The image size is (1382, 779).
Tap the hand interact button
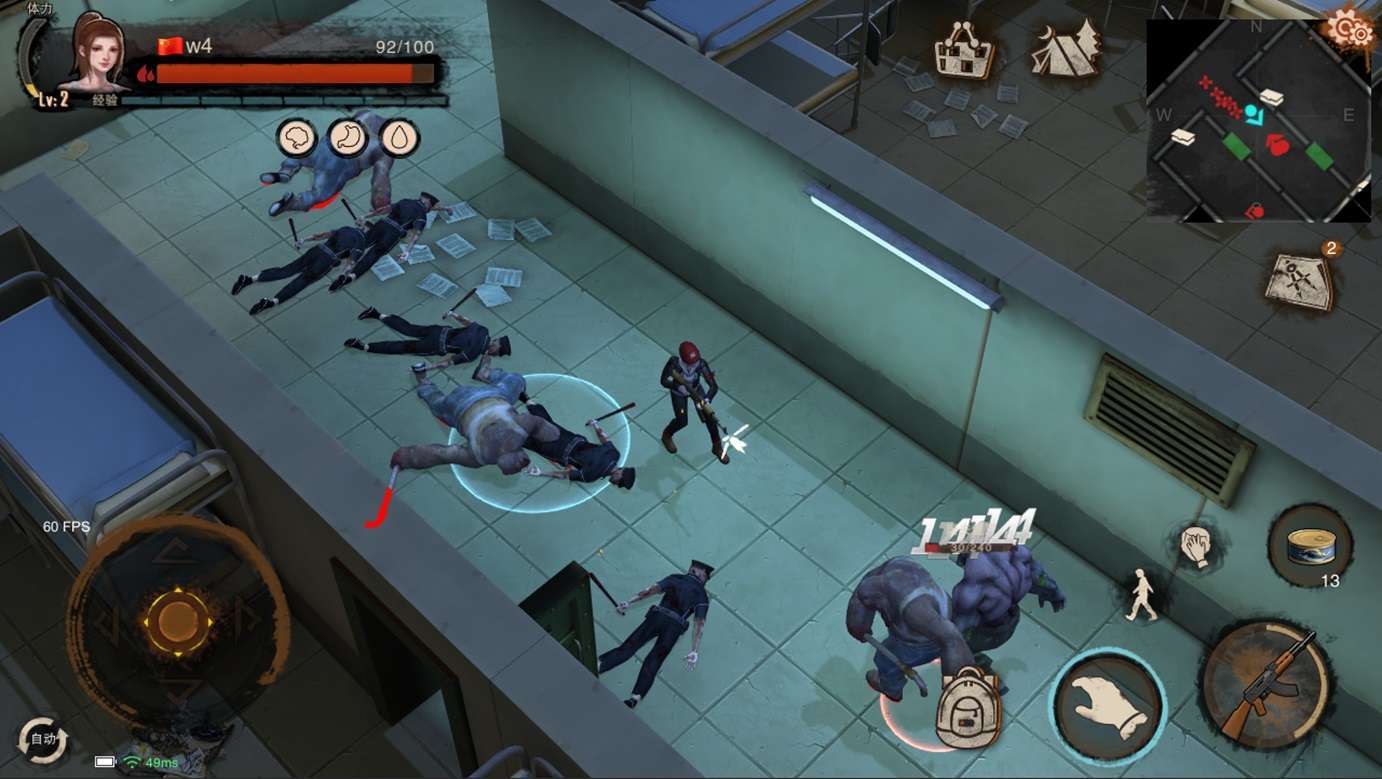pos(1107,705)
